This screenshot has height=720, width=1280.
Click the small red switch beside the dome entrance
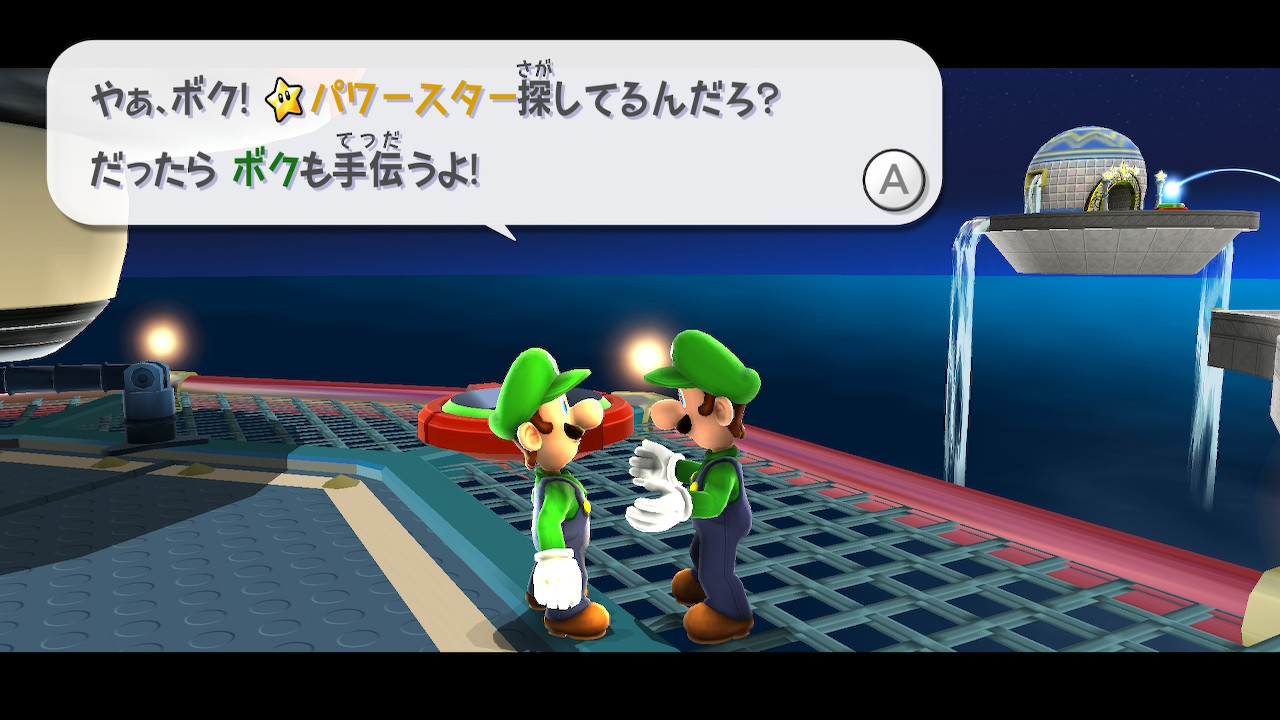pyautogui.click(x=1171, y=207)
